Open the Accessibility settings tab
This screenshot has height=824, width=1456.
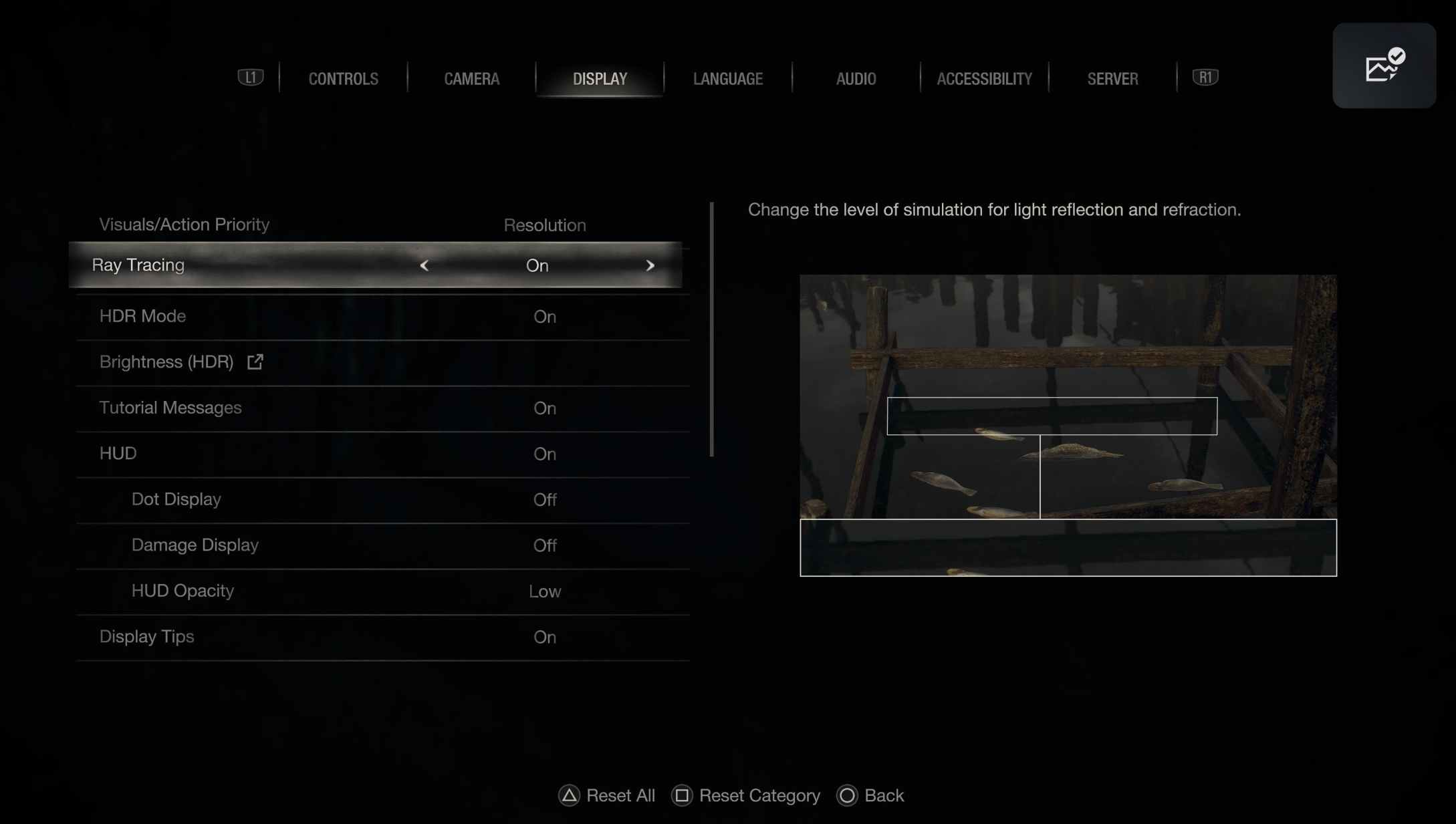[985, 78]
